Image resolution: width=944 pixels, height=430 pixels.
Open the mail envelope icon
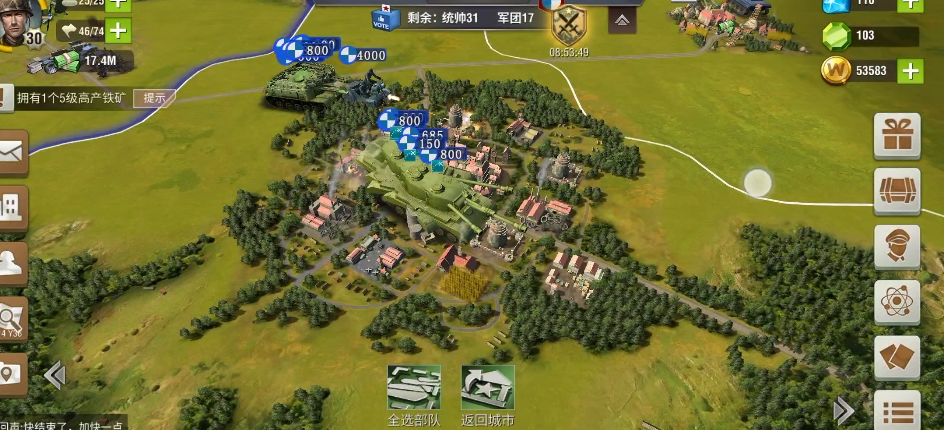coord(10,153)
